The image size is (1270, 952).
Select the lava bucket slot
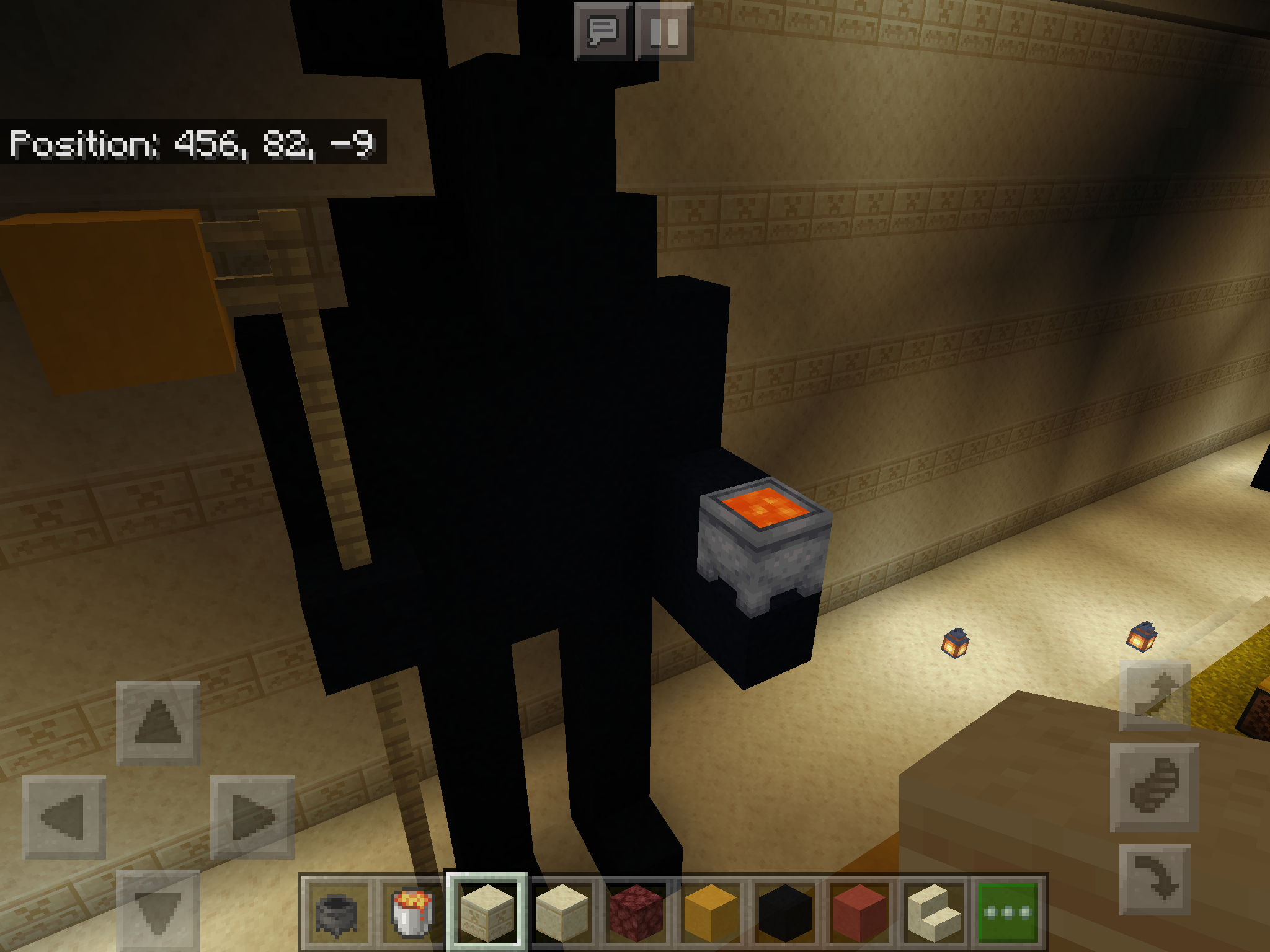[x=412, y=912]
